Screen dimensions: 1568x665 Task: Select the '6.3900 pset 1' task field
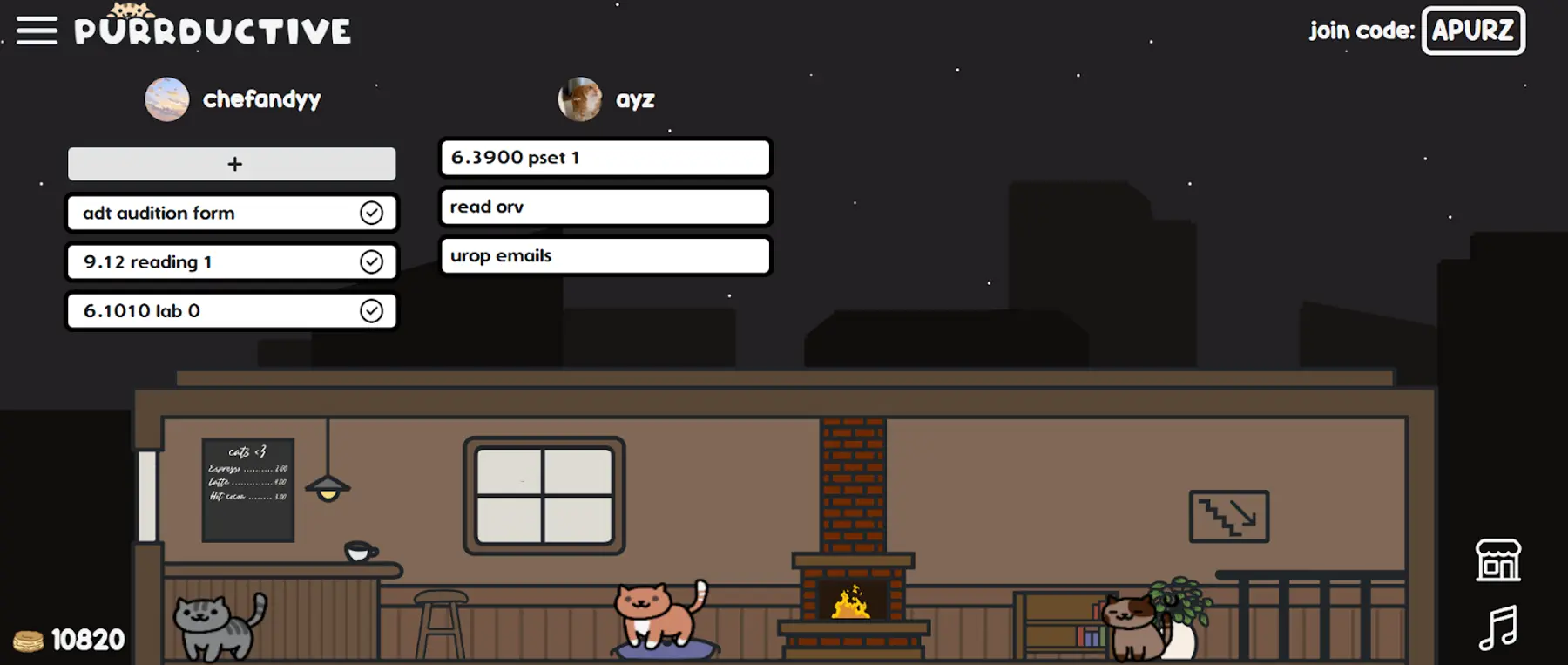[x=605, y=158]
